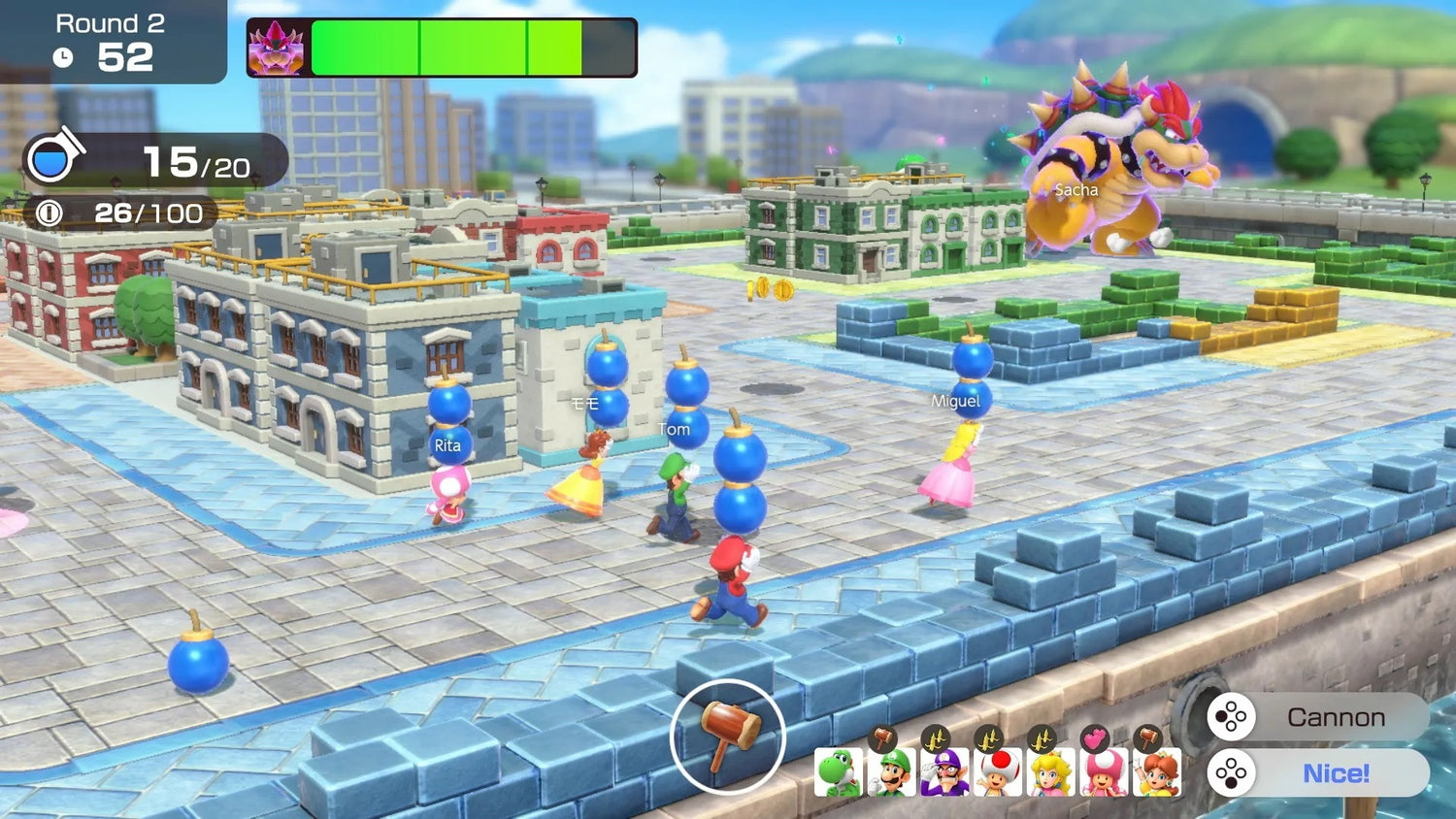Click the Round 2 timer panel

(x=107, y=39)
